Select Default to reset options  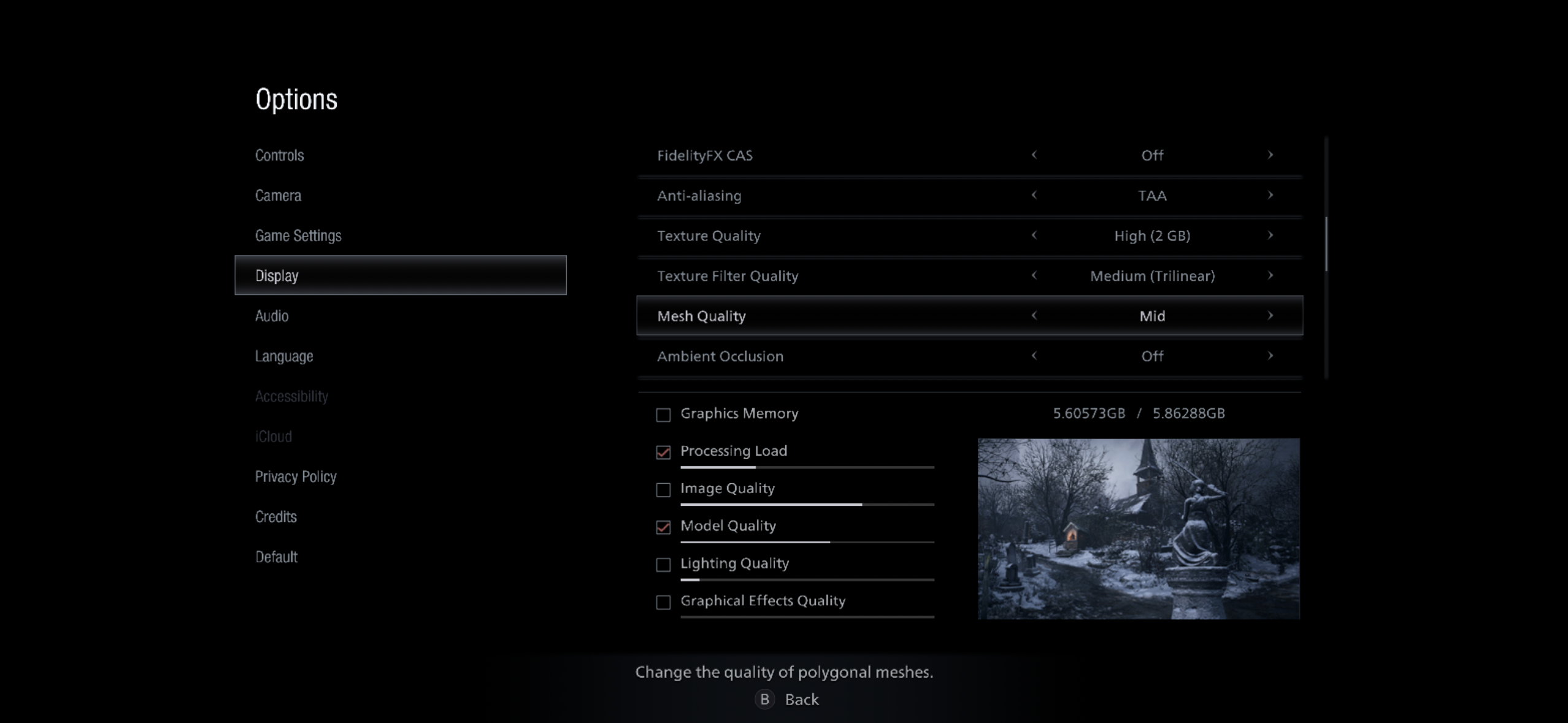tap(275, 556)
